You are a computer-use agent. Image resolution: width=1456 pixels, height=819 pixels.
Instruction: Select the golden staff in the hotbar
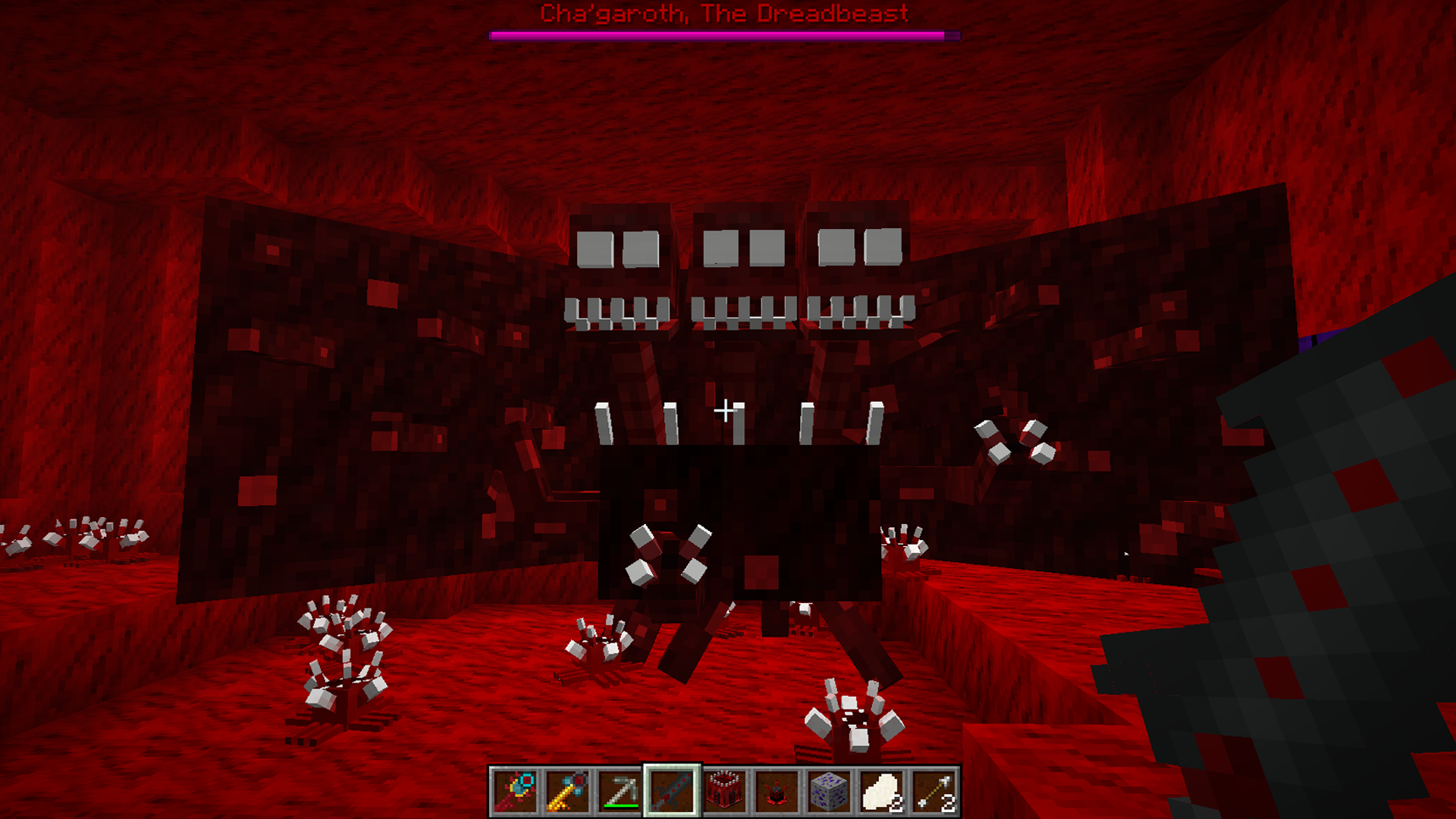tap(566, 791)
